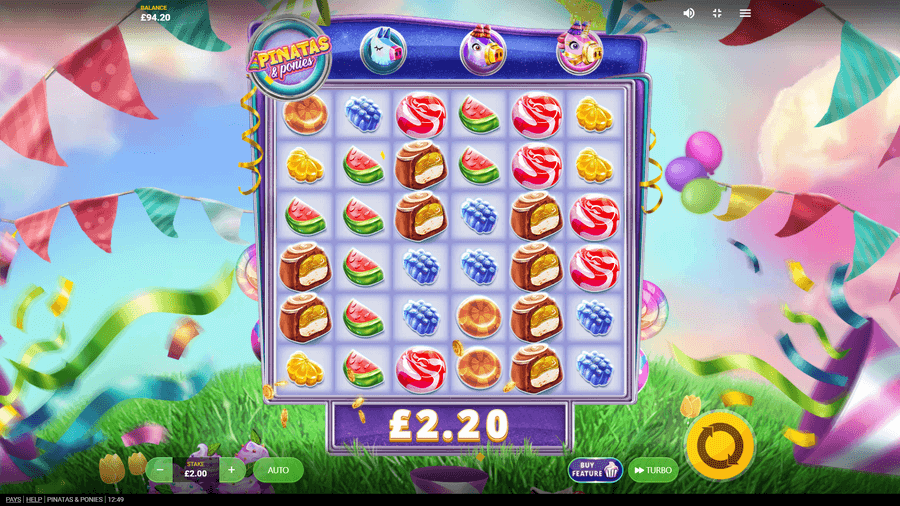Enable Turbo mode
Viewport: 900px width, 506px height.
point(653,470)
